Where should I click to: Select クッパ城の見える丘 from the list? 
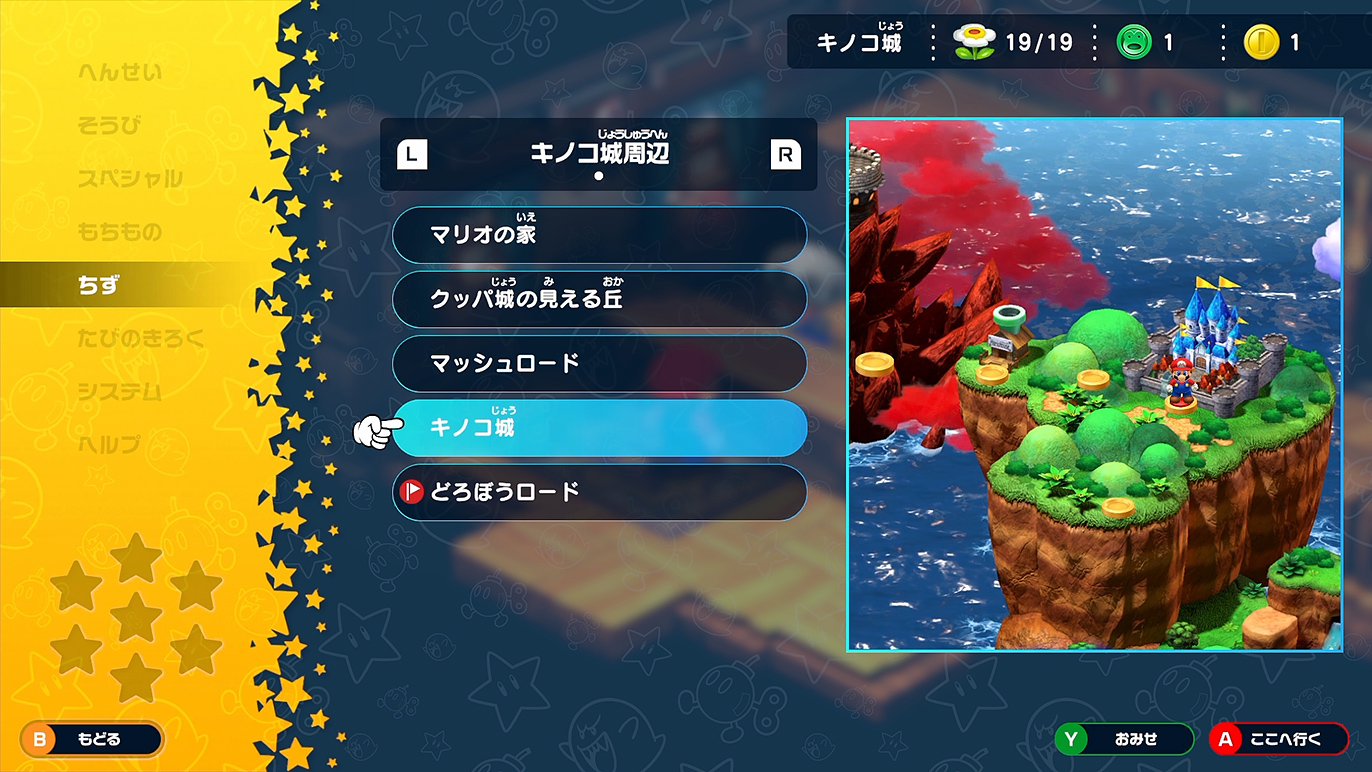tap(599, 299)
